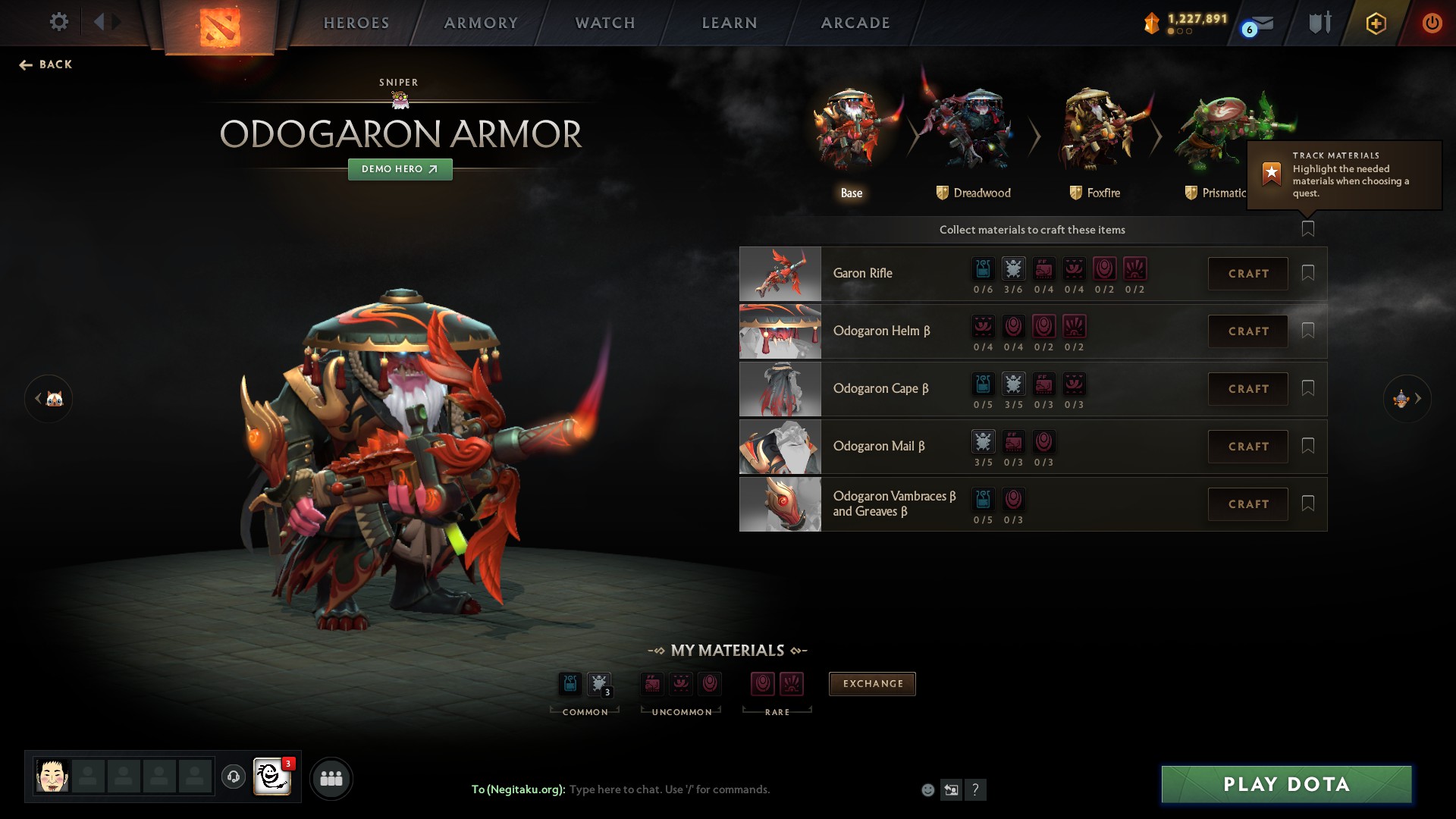1456x819 pixels.
Task: Show the next armor set arrow
Action: click(1408, 398)
